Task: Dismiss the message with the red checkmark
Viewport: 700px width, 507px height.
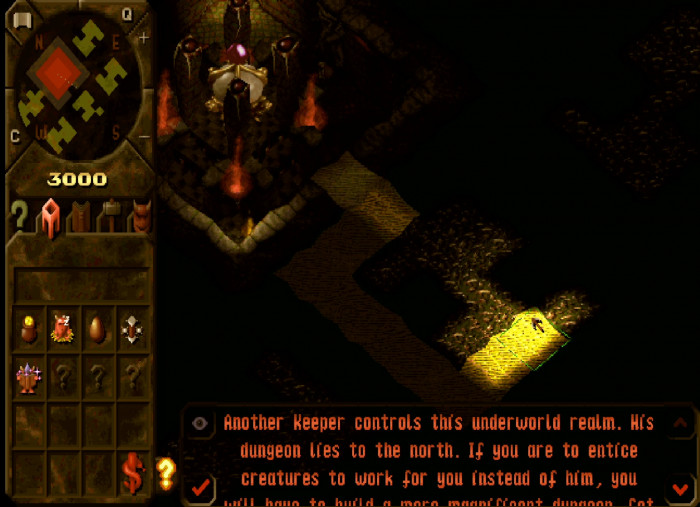Action: (x=200, y=487)
